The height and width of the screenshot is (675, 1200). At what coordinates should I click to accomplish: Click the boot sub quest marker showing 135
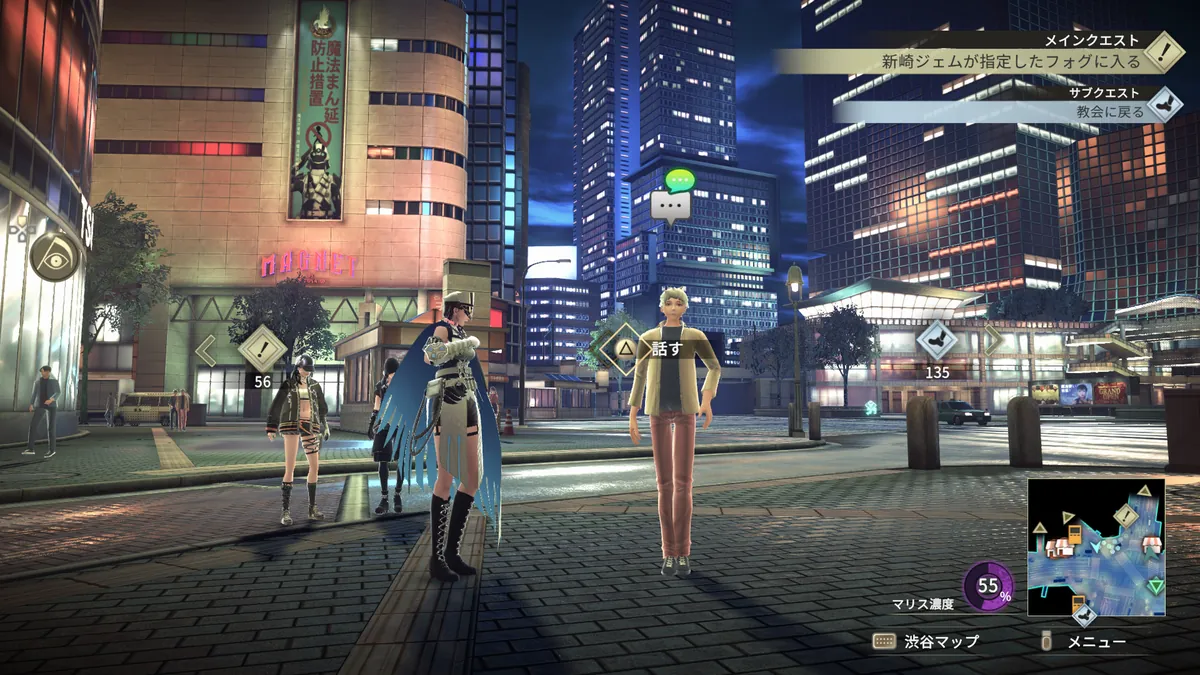(x=937, y=342)
